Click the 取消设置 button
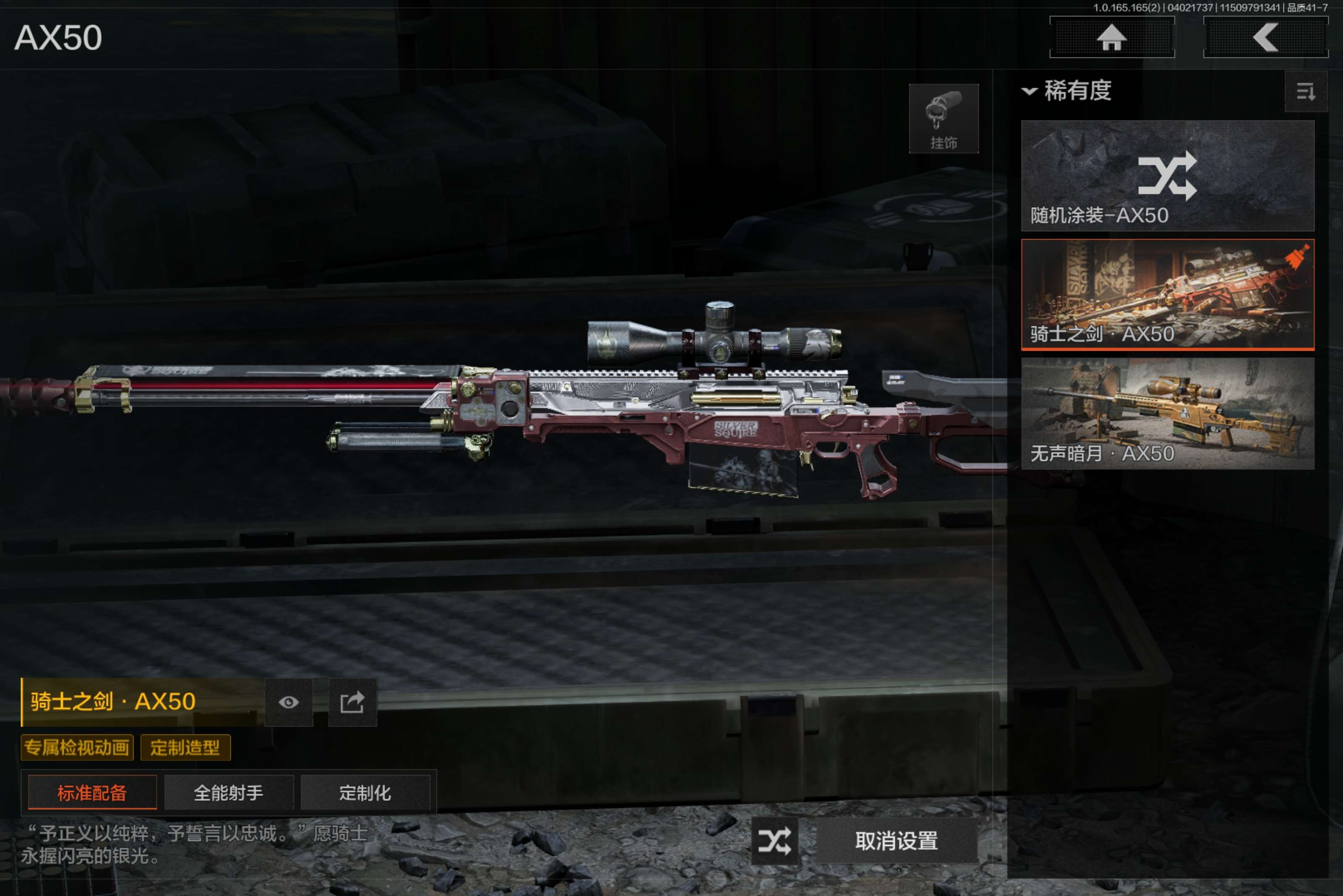 tap(896, 841)
